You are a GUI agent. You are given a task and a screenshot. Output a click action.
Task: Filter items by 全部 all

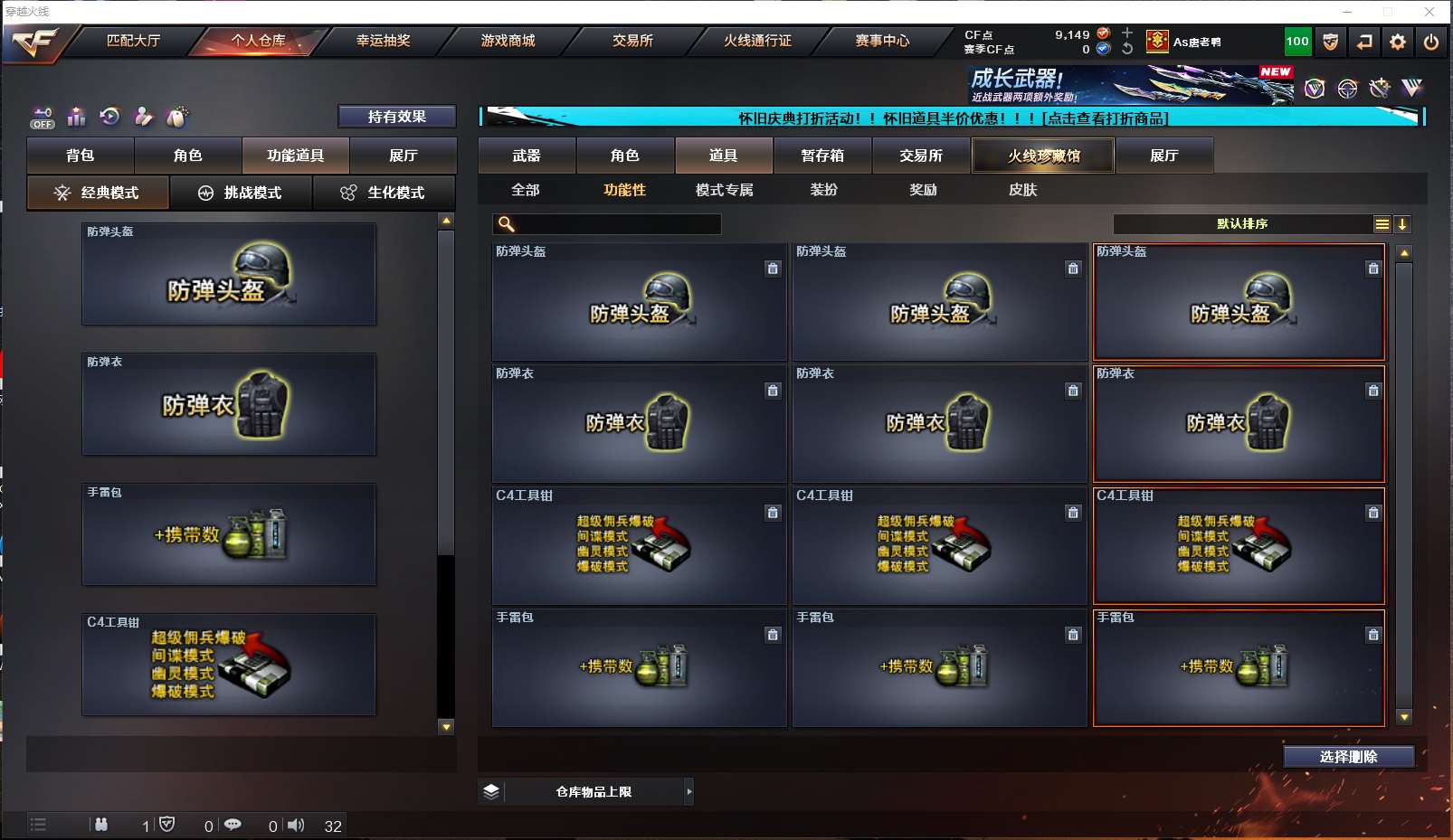526,190
